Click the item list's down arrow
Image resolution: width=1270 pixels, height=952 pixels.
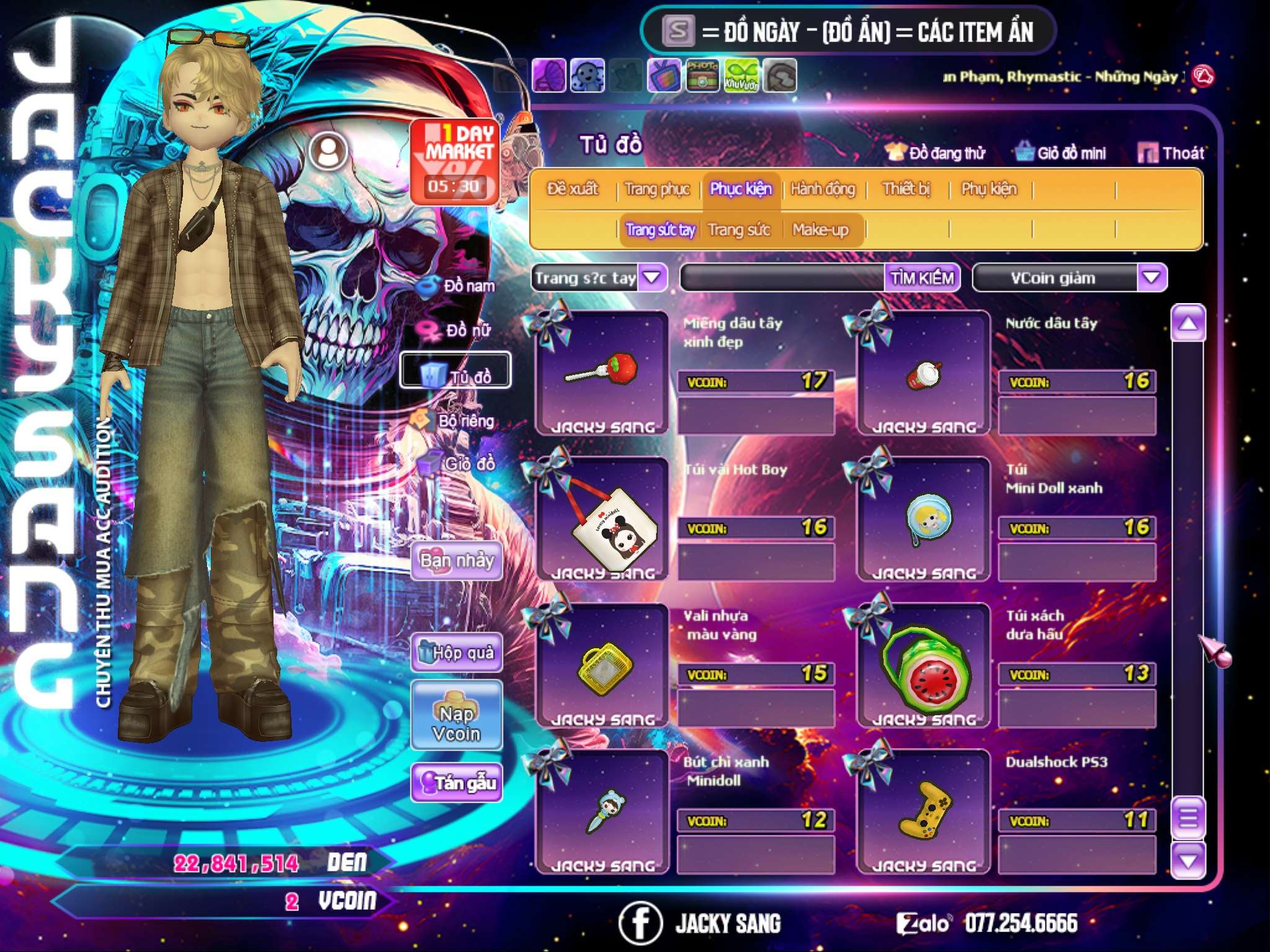click(x=1188, y=860)
